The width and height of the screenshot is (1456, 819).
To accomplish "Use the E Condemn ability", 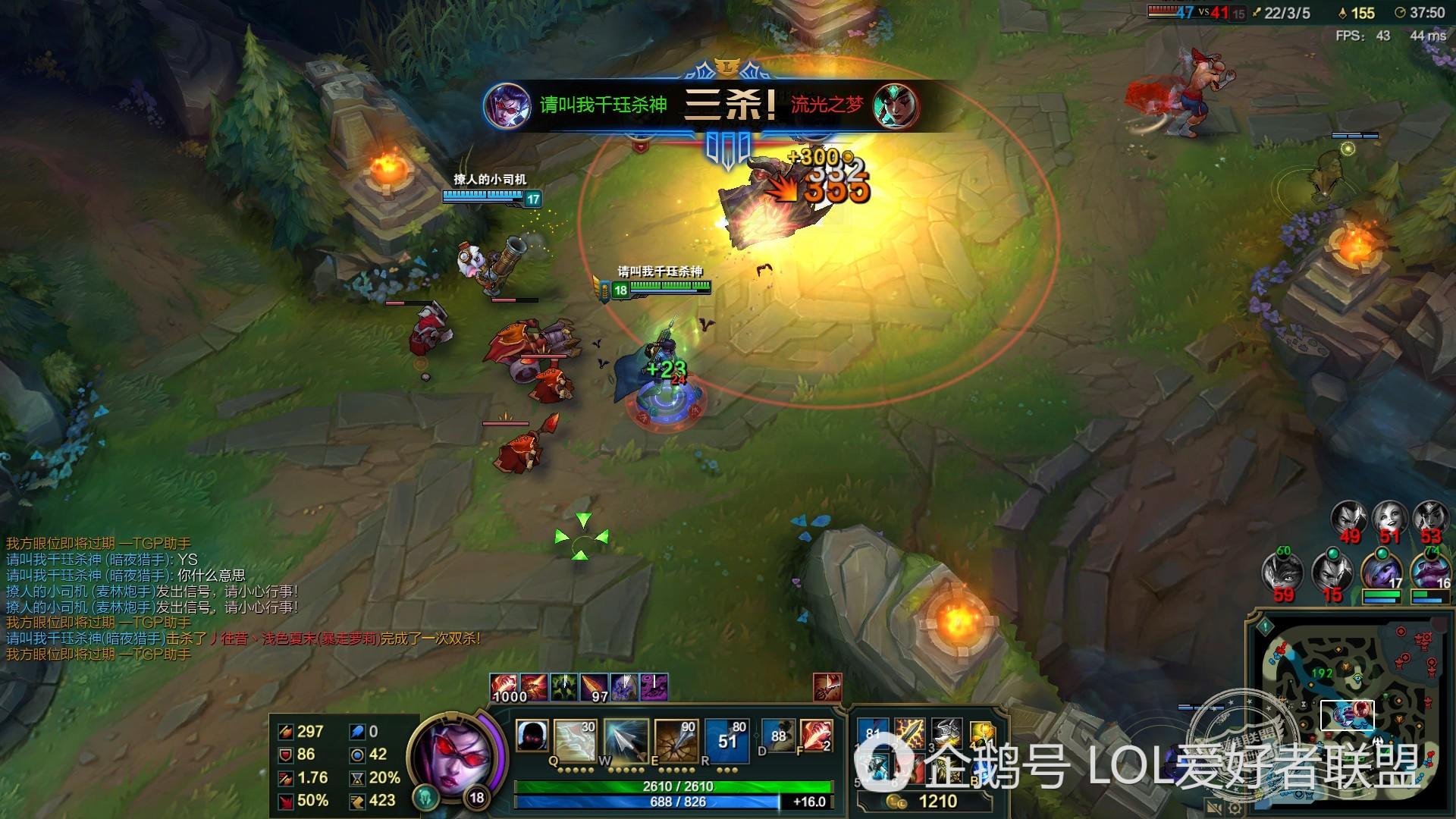I will pyautogui.click(x=675, y=737).
